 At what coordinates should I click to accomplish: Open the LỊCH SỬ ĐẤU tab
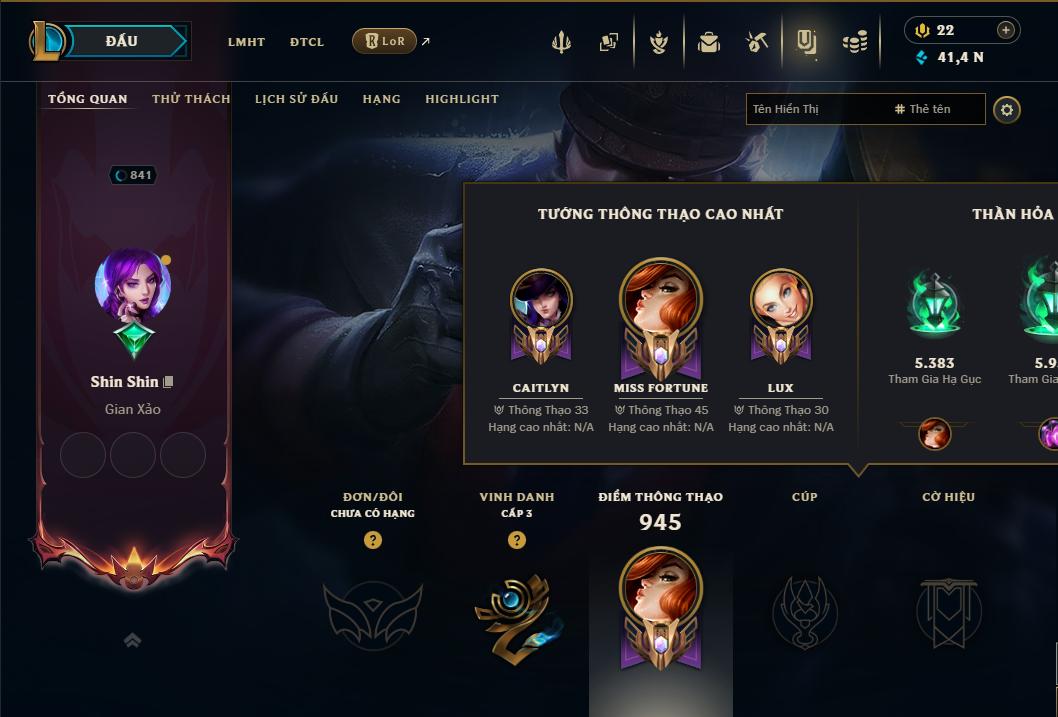pyautogui.click(x=296, y=99)
